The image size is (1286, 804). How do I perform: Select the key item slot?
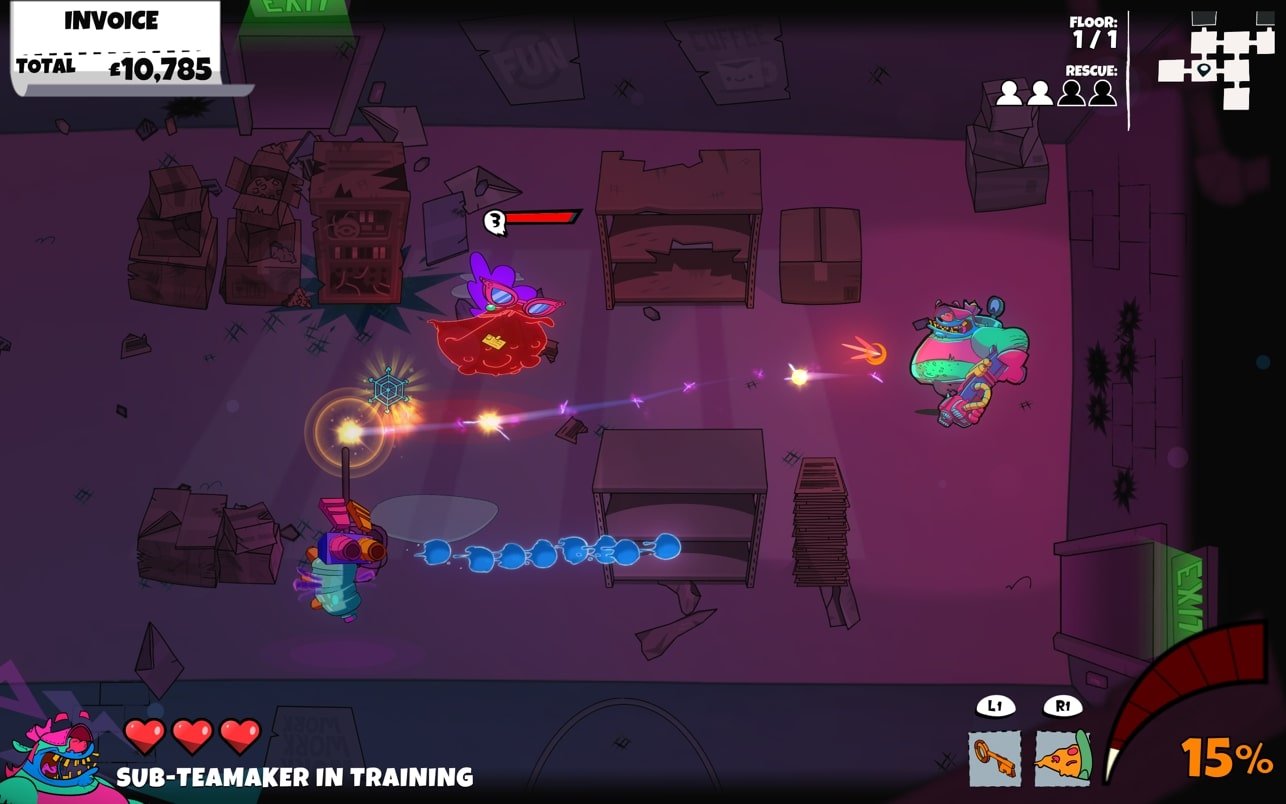click(994, 757)
